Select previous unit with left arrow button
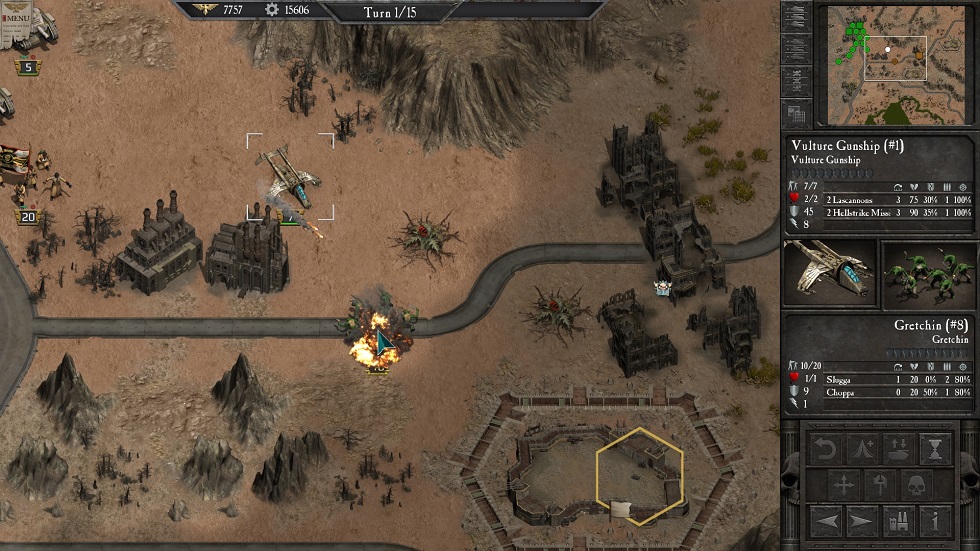This screenshot has width=980, height=551. pos(827,521)
